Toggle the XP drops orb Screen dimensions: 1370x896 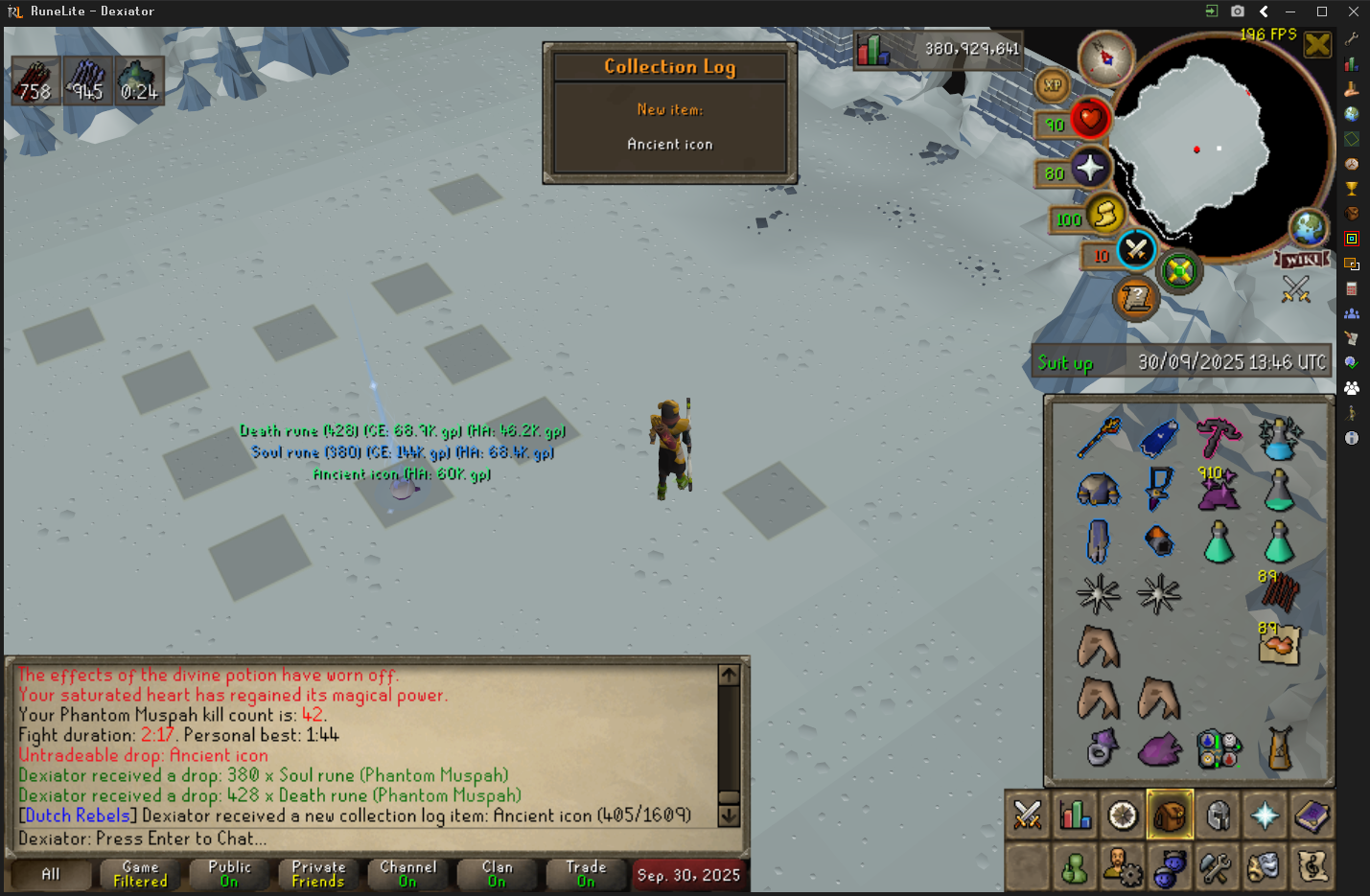coord(1053,85)
